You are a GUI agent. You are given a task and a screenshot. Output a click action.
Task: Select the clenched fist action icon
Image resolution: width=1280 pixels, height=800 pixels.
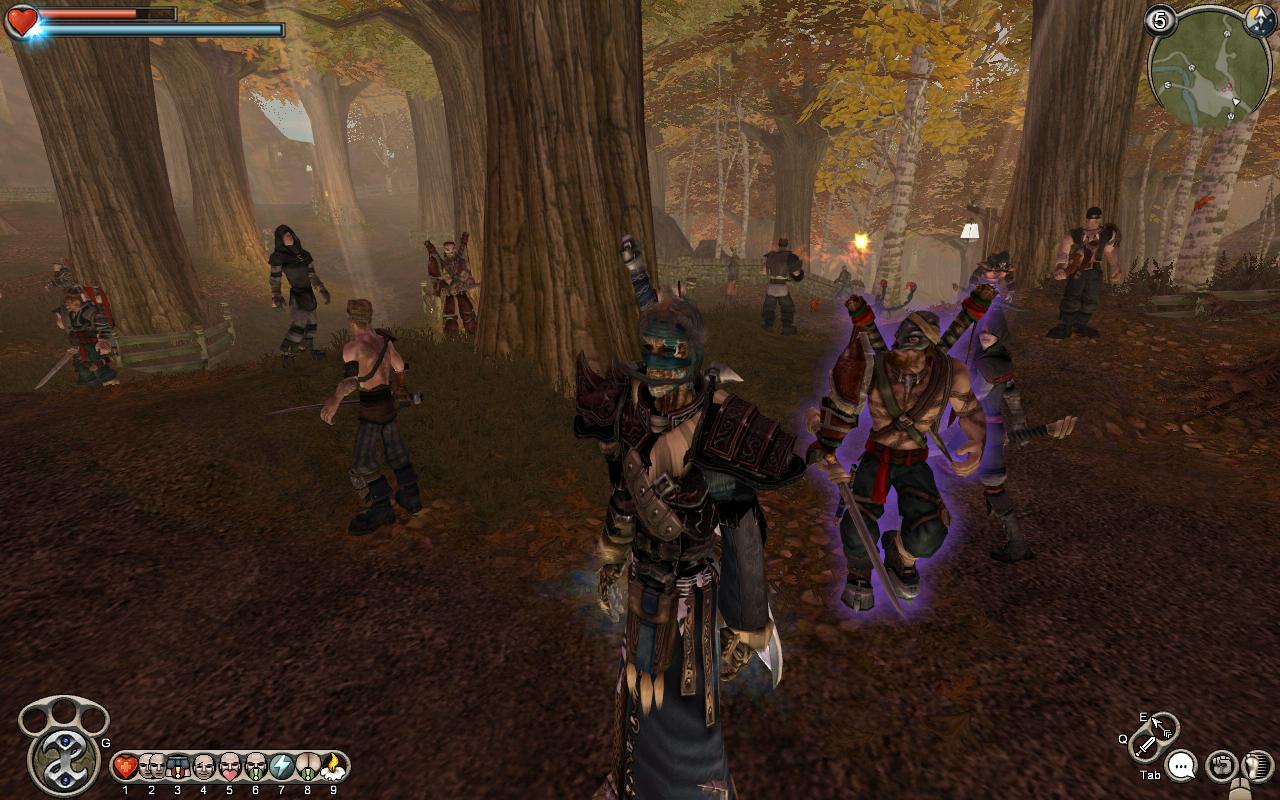point(1220,766)
